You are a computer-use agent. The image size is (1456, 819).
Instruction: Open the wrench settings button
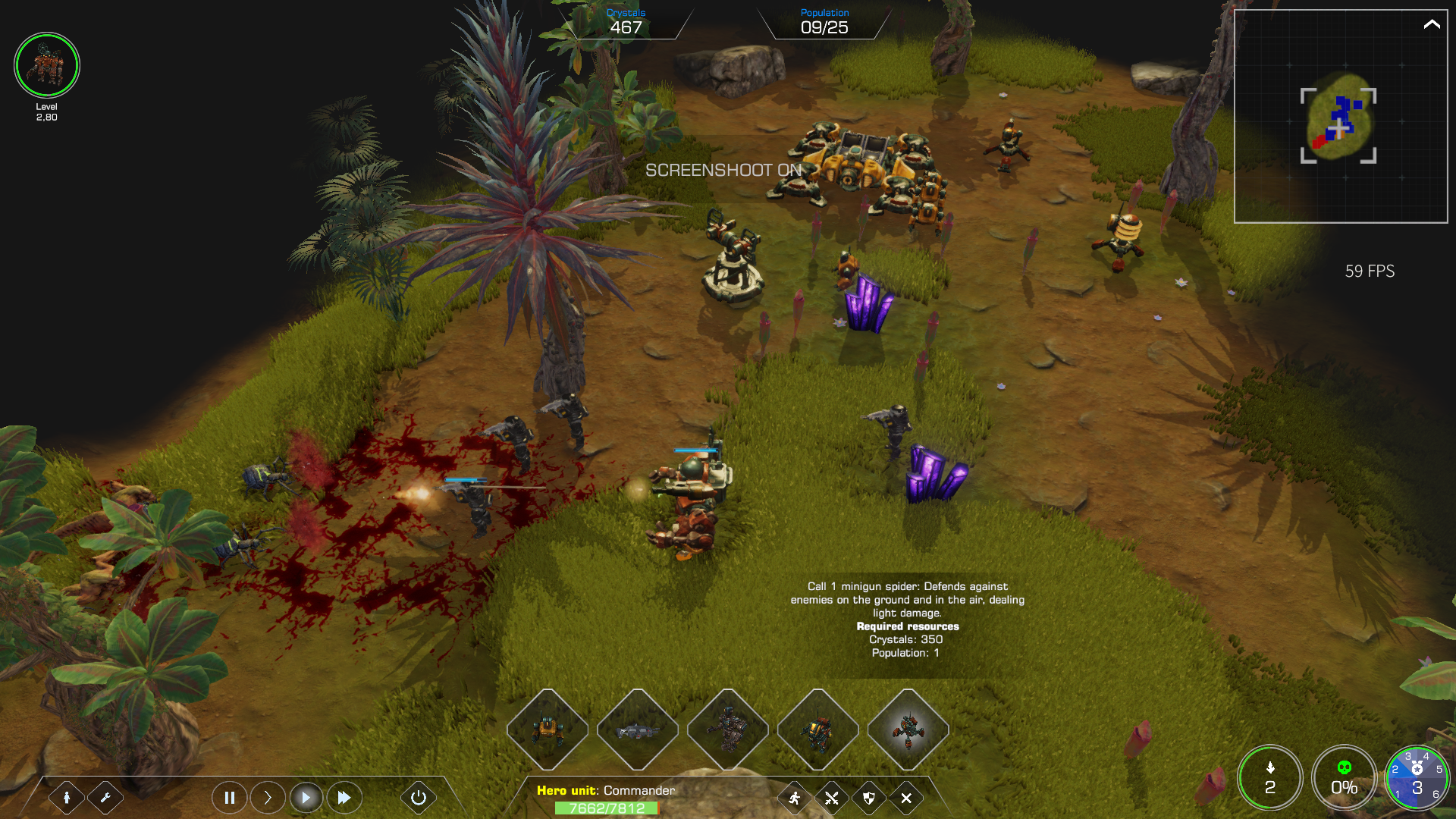point(105,798)
